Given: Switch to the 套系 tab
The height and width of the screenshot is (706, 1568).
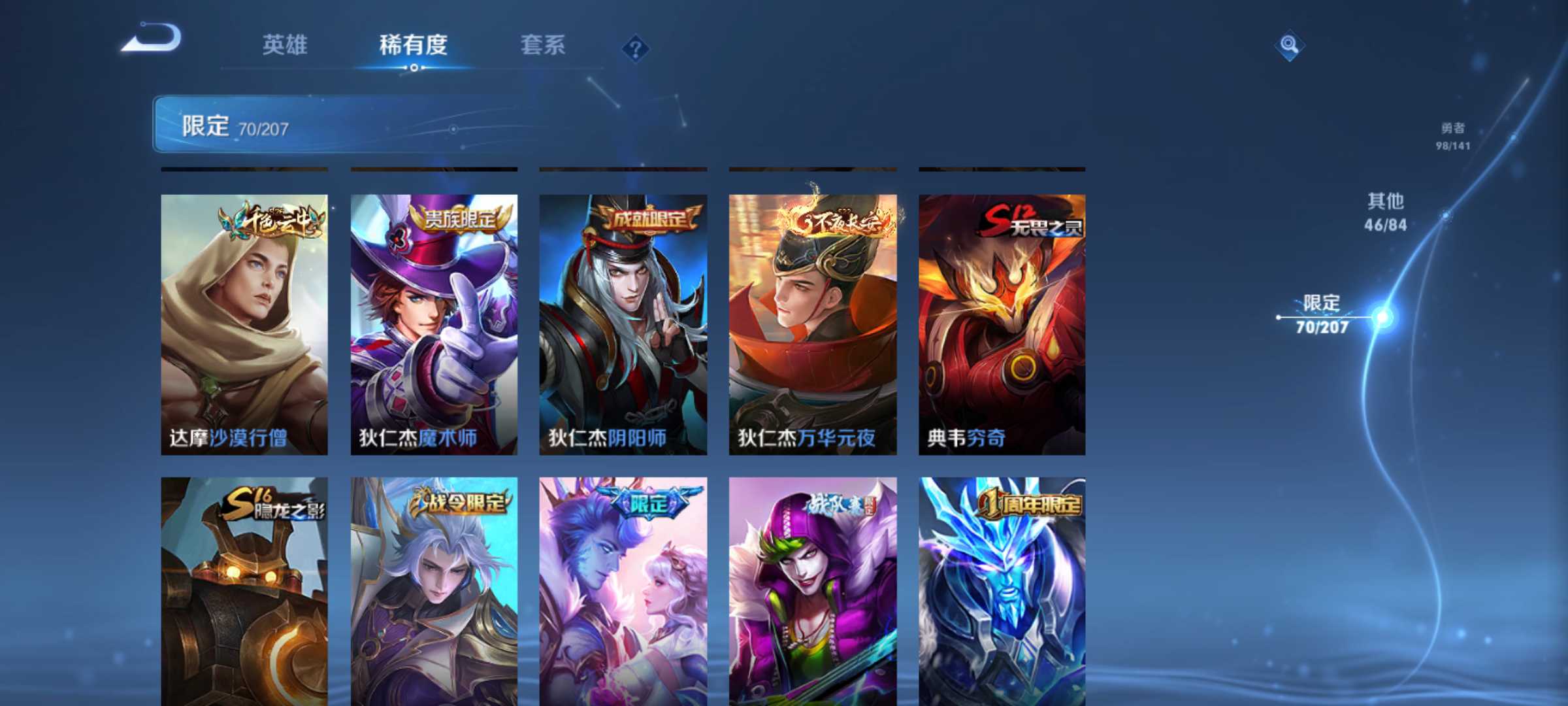Looking at the screenshot, I should coord(544,46).
